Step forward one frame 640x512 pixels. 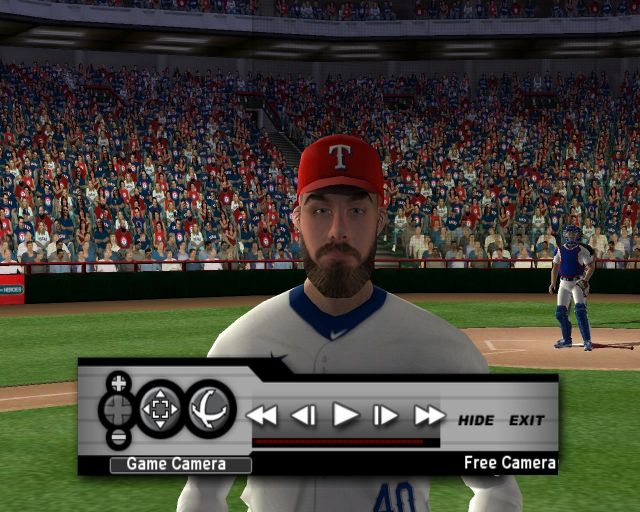tap(386, 415)
